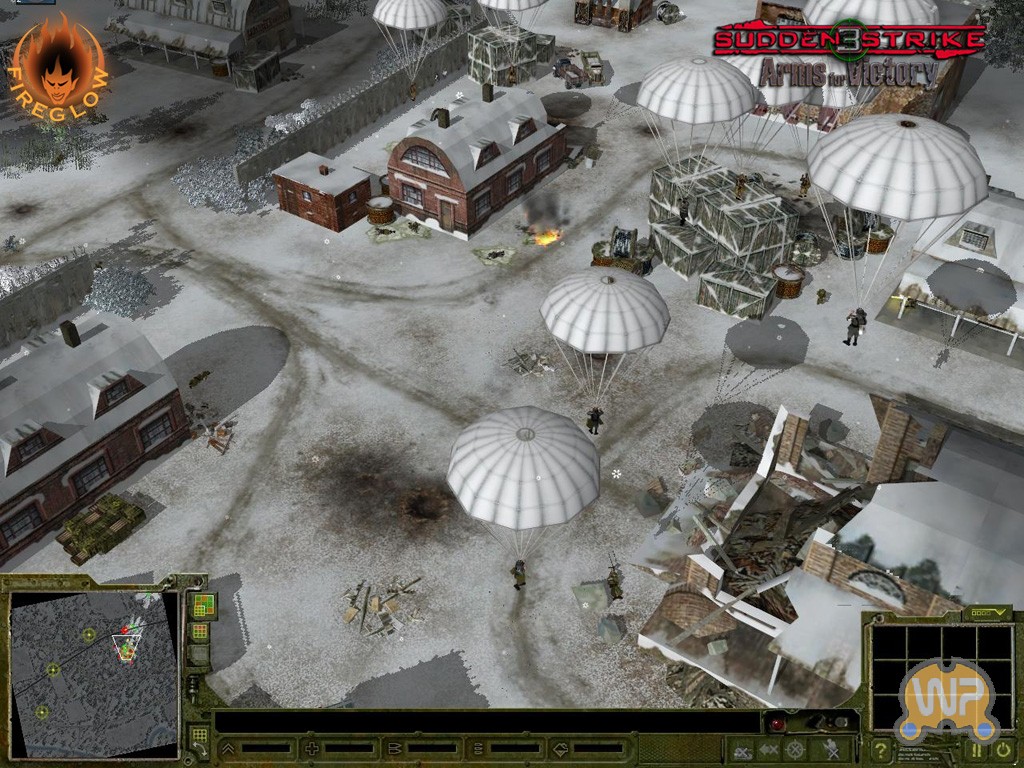Toggle the small red-green grid button

(200, 632)
